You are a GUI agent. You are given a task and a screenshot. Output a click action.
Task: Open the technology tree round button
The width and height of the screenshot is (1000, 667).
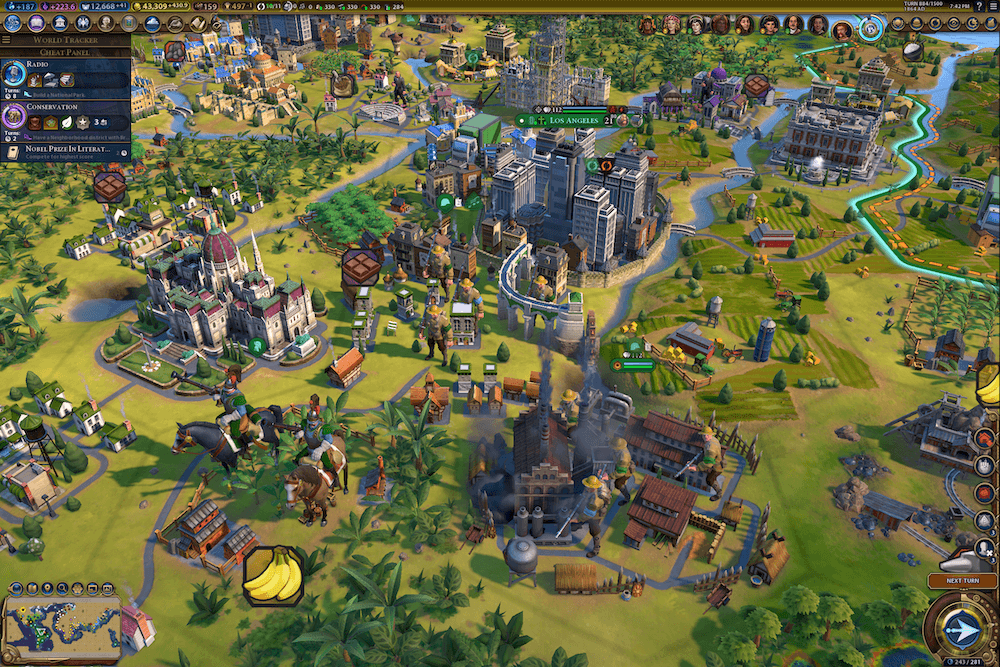click(x=13, y=23)
